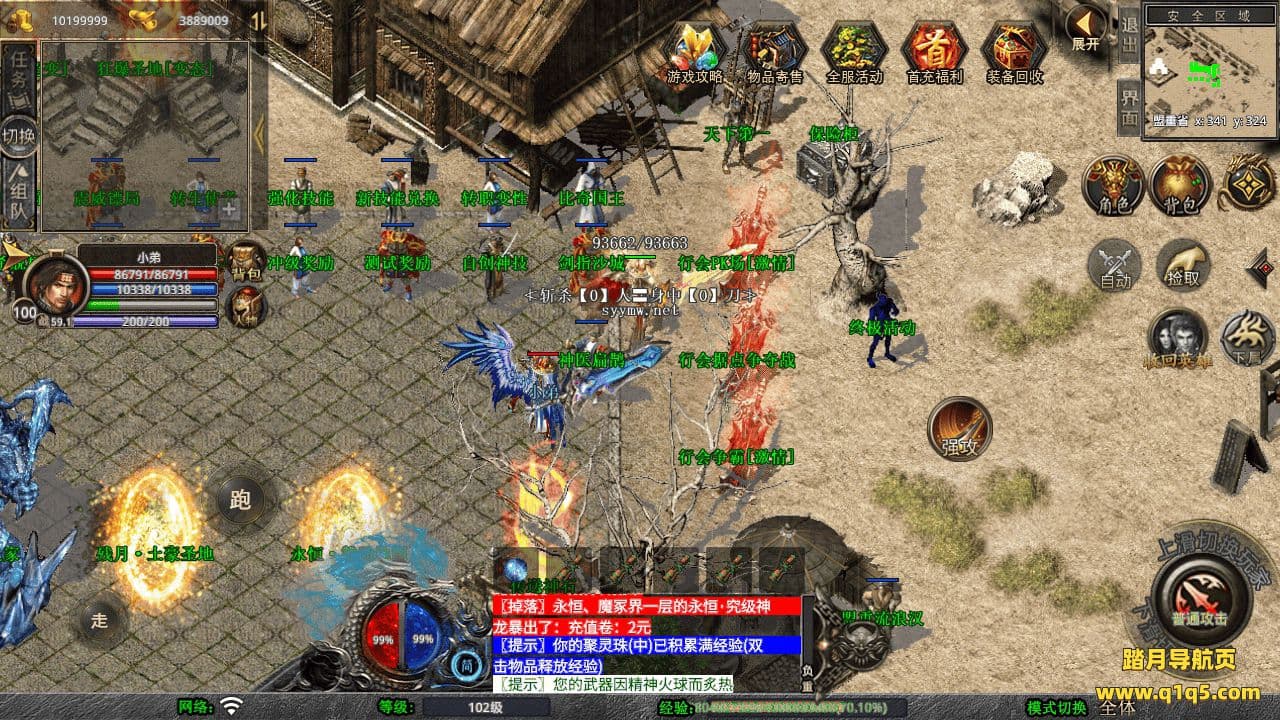The image size is (1280, 720).
Task: Click the 展开 expand arrow button
Action: click(1086, 27)
